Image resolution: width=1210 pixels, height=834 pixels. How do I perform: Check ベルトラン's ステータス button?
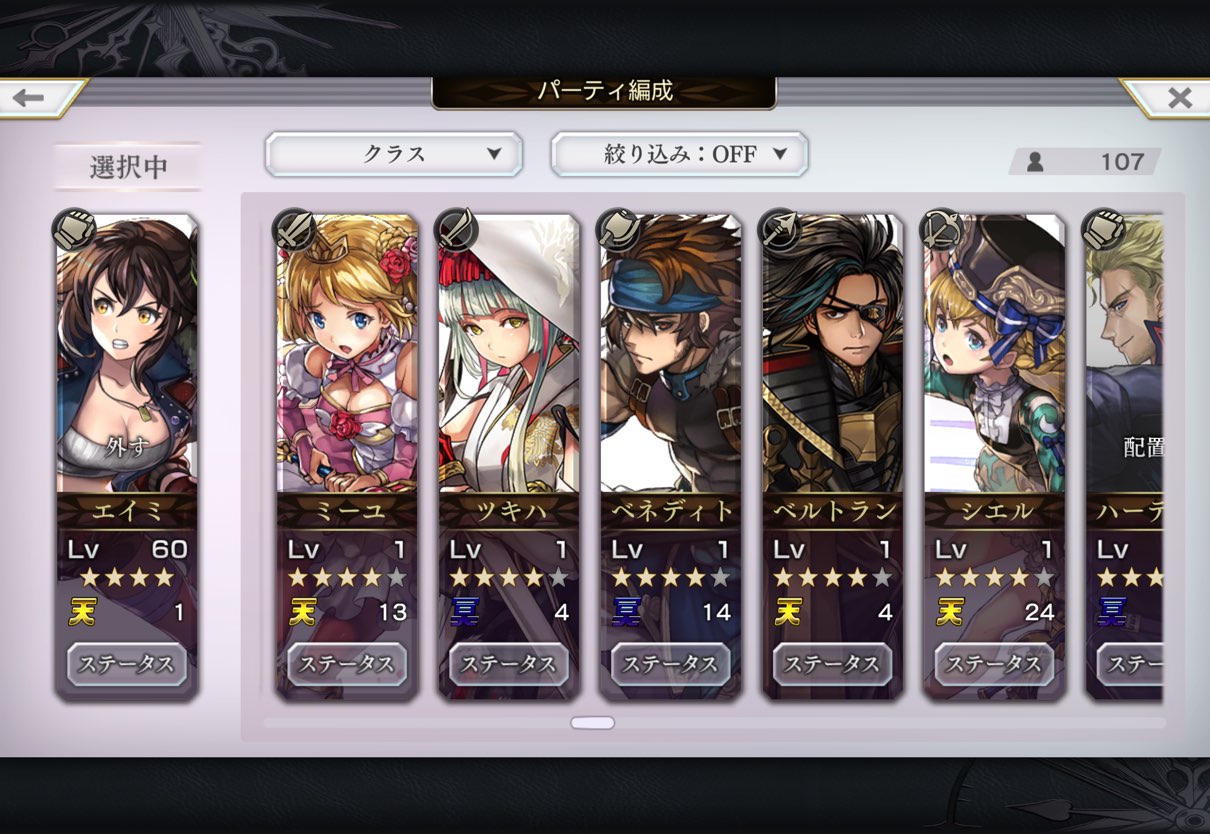833,664
